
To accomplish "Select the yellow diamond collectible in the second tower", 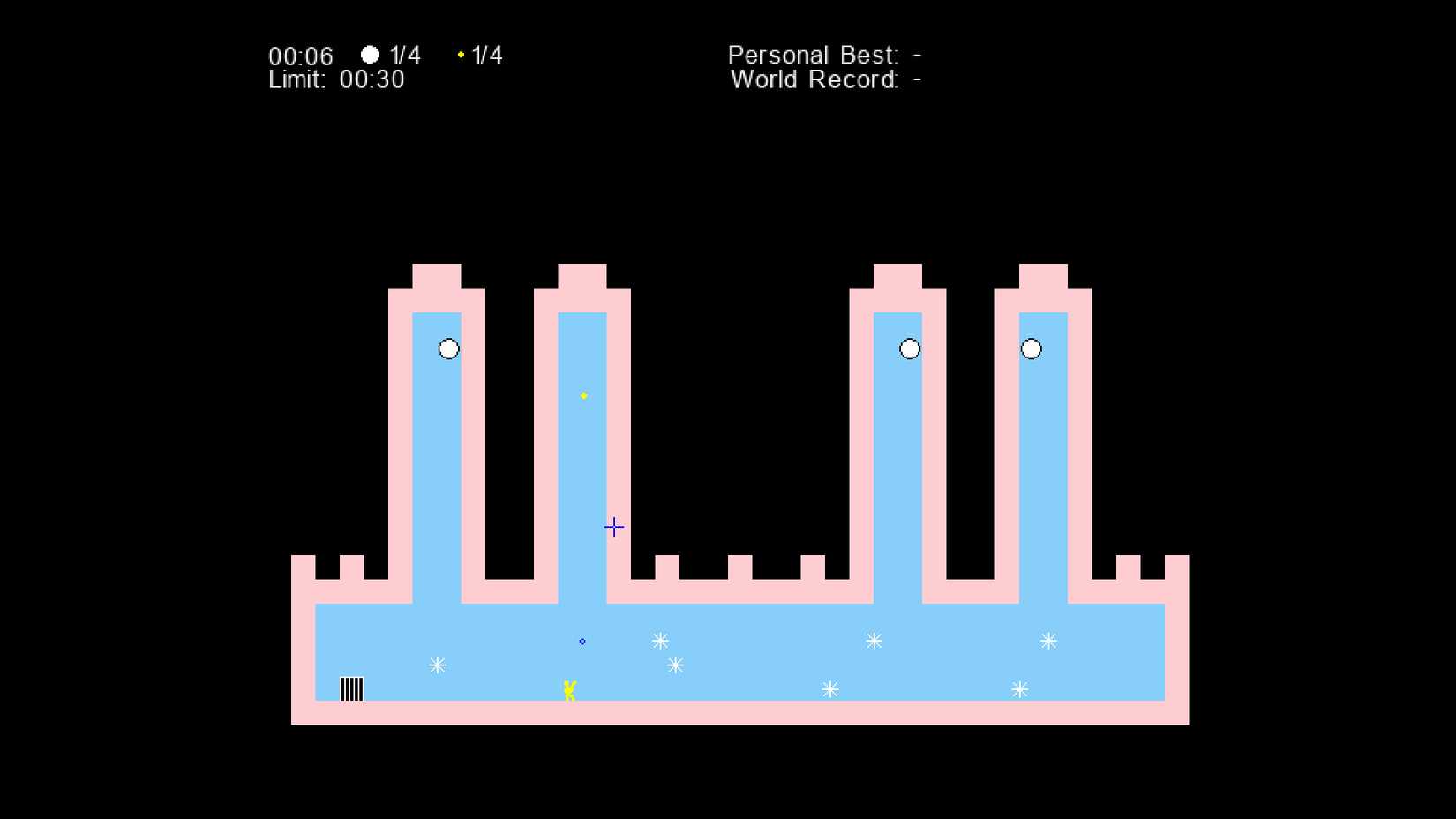I will (583, 395).
